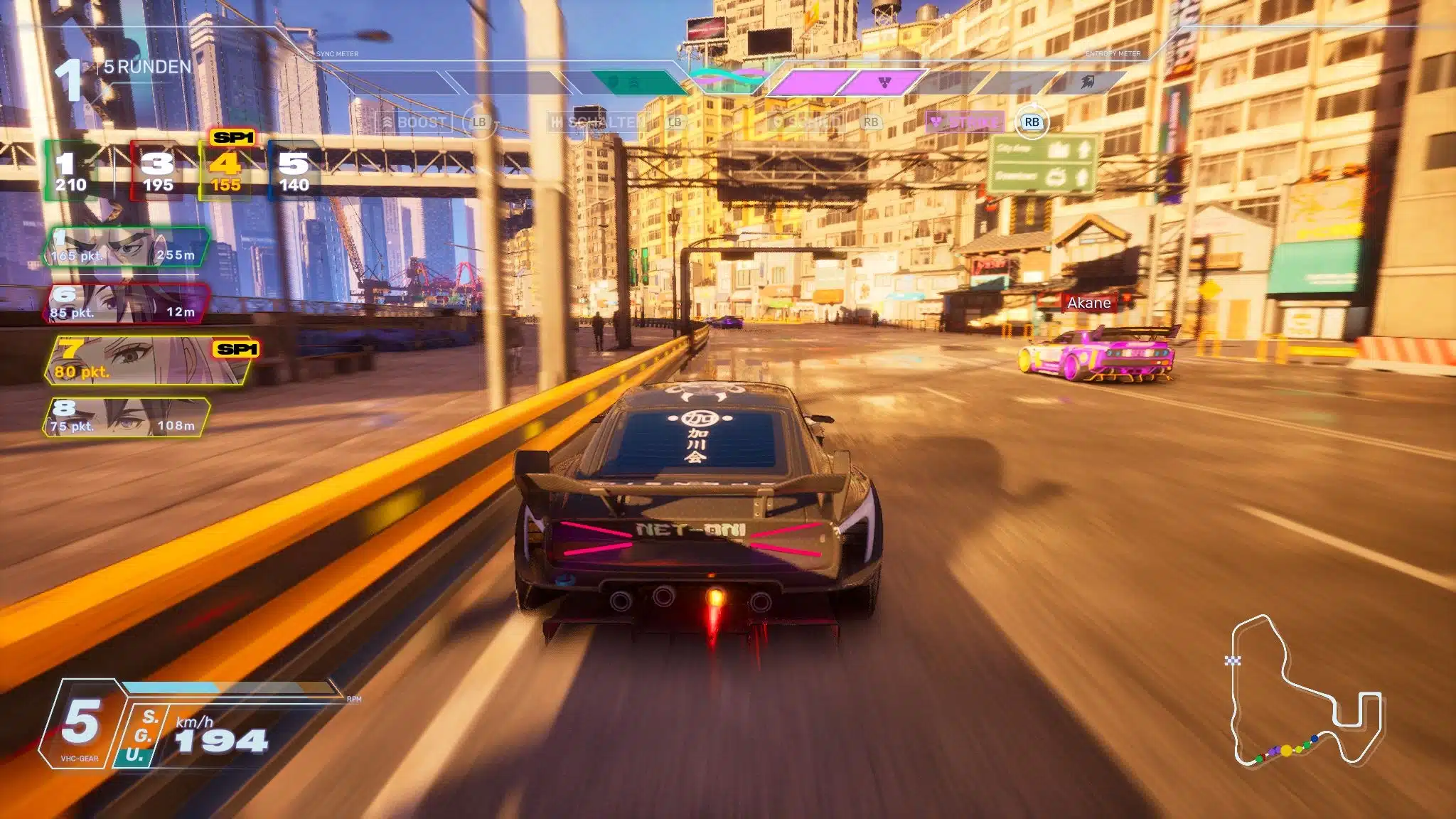The height and width of the screenshot is (819, 1456).
Task: Select the pink strike icon in Entropy Meter
Action: [884, 82]
